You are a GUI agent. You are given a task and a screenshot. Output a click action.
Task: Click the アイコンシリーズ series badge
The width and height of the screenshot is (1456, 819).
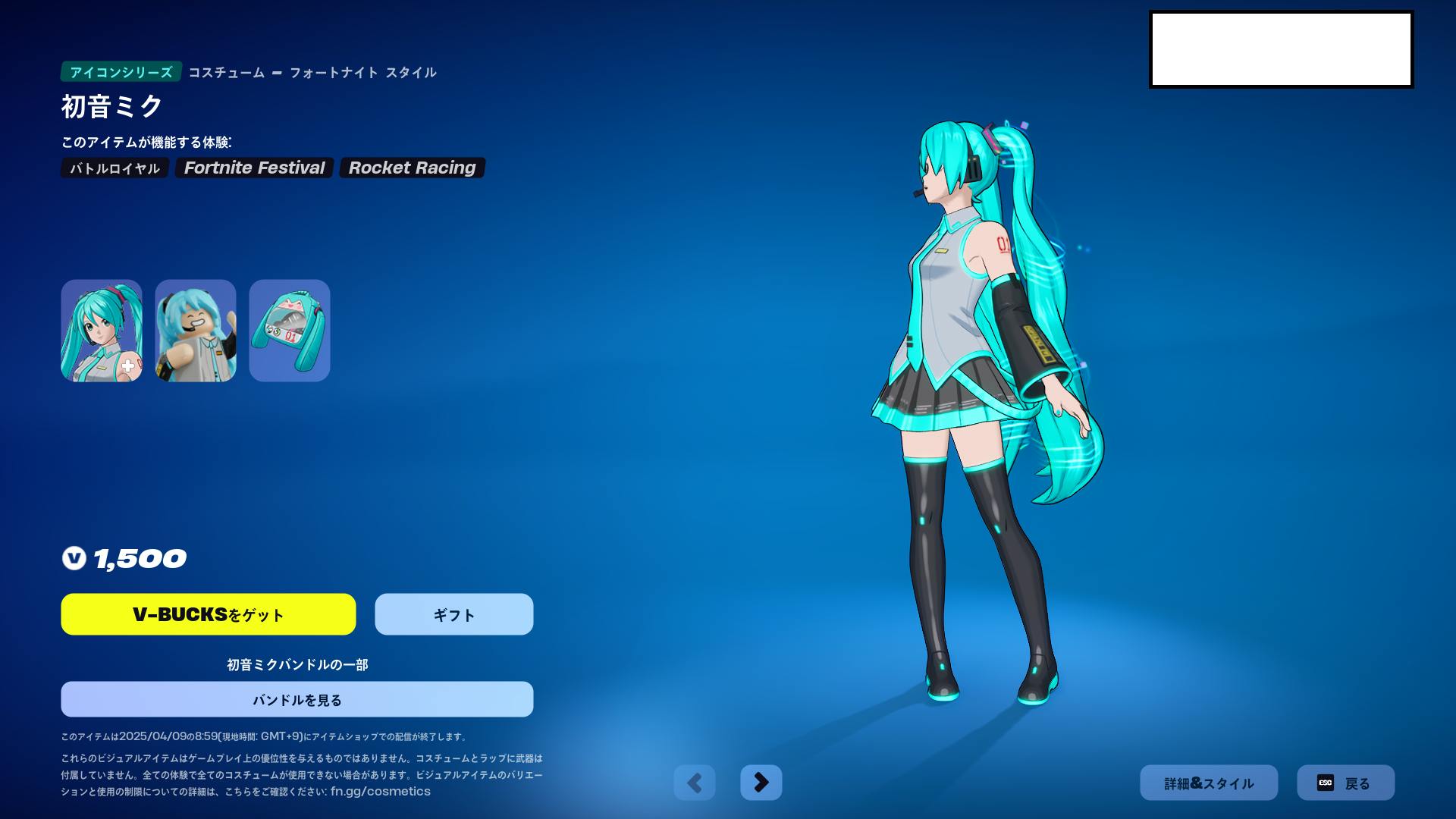[121, 74]
